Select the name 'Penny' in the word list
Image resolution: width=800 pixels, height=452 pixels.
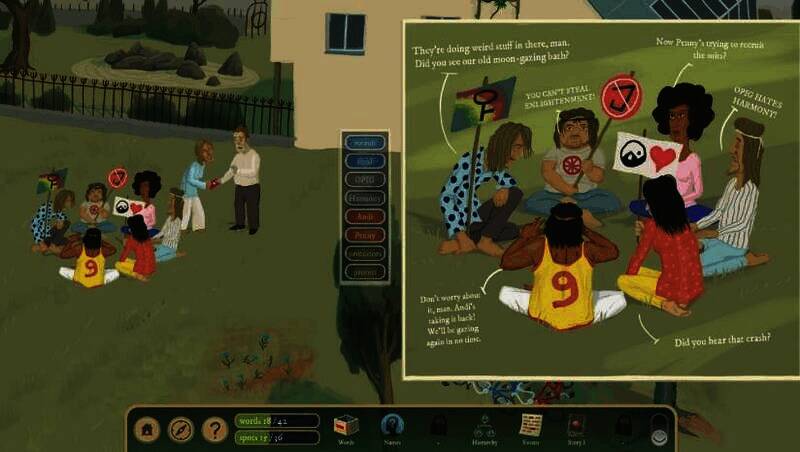tap(364, 235)
